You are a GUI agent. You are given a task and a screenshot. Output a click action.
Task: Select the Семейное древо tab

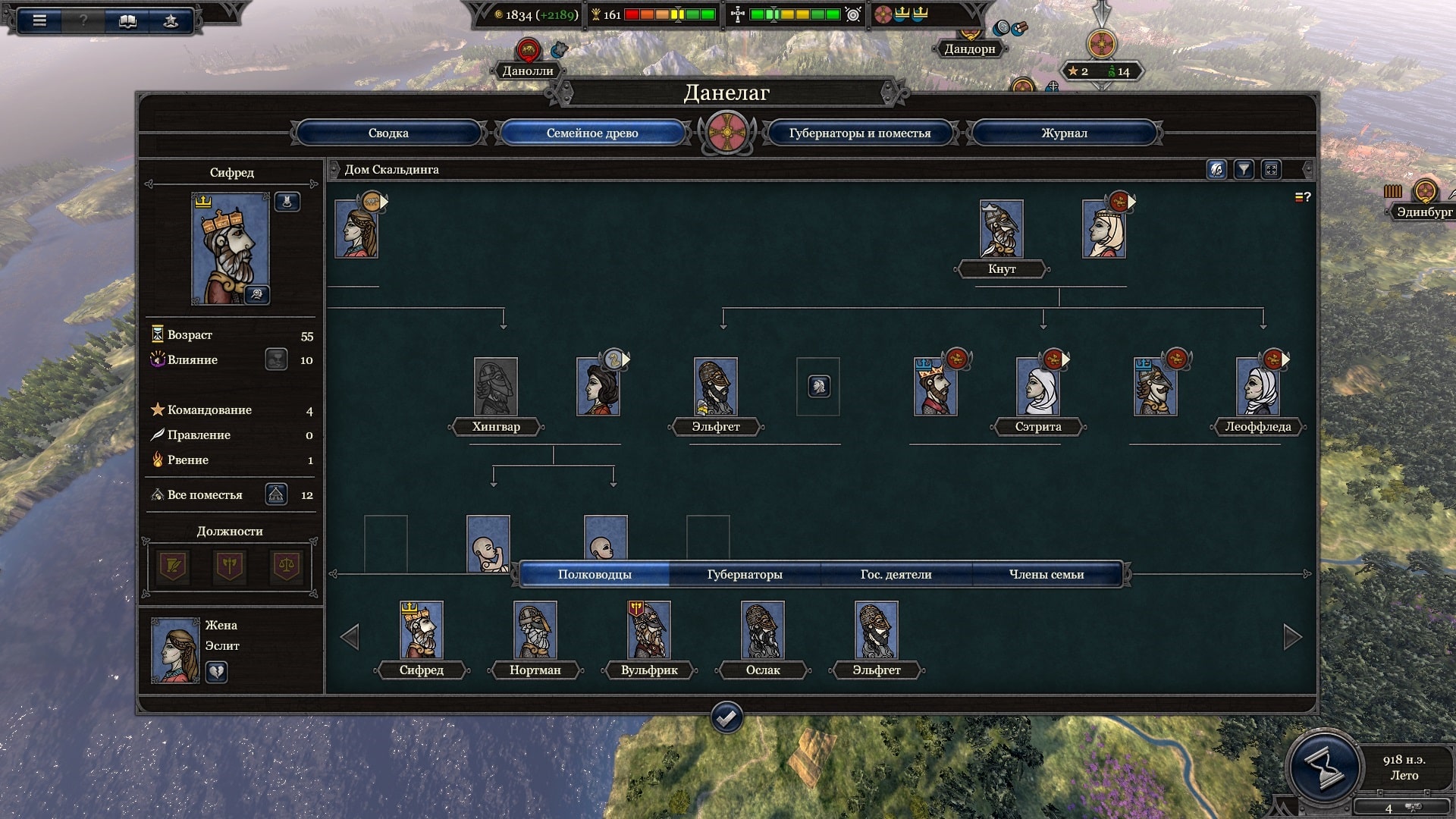592,133
